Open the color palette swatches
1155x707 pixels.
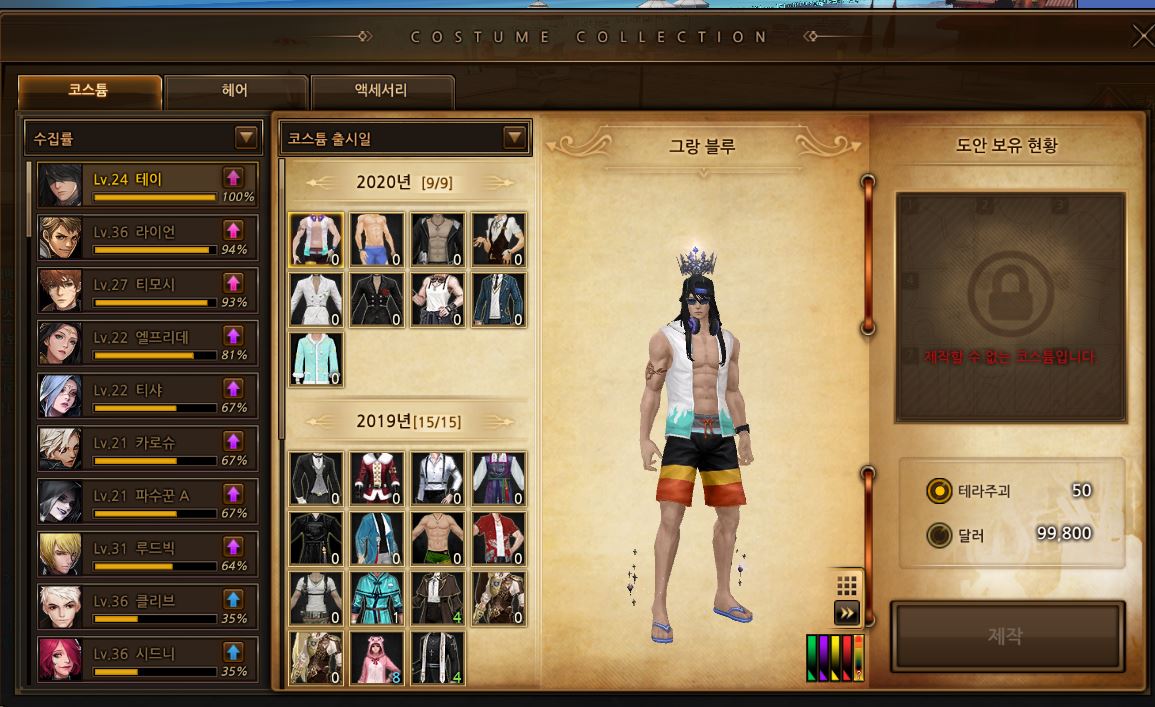click(x=834, y=657)
